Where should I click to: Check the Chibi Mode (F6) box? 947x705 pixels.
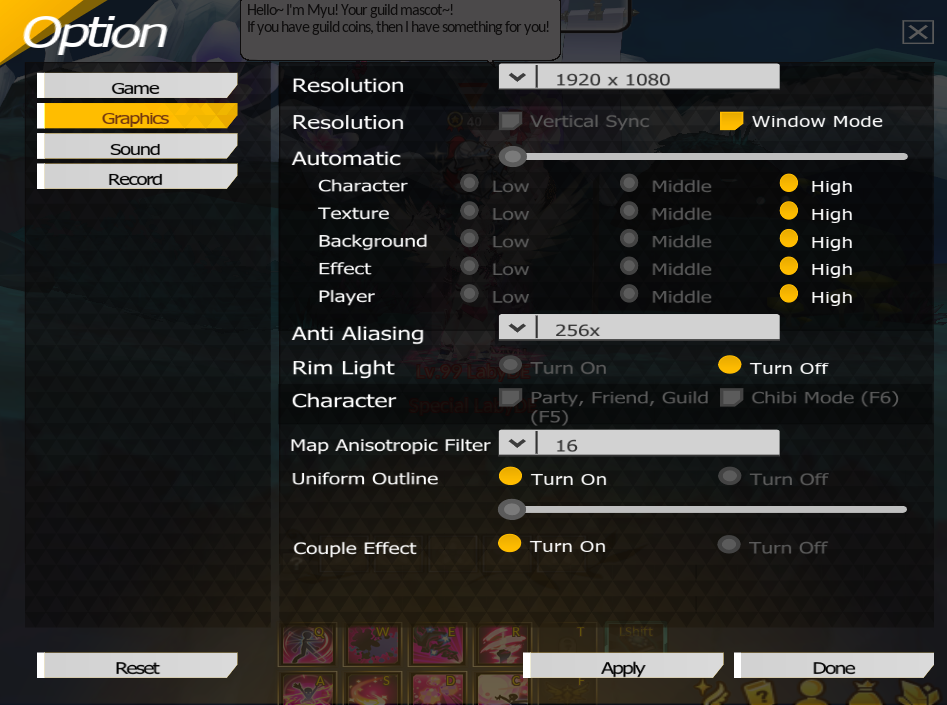[x=731, y=398]
